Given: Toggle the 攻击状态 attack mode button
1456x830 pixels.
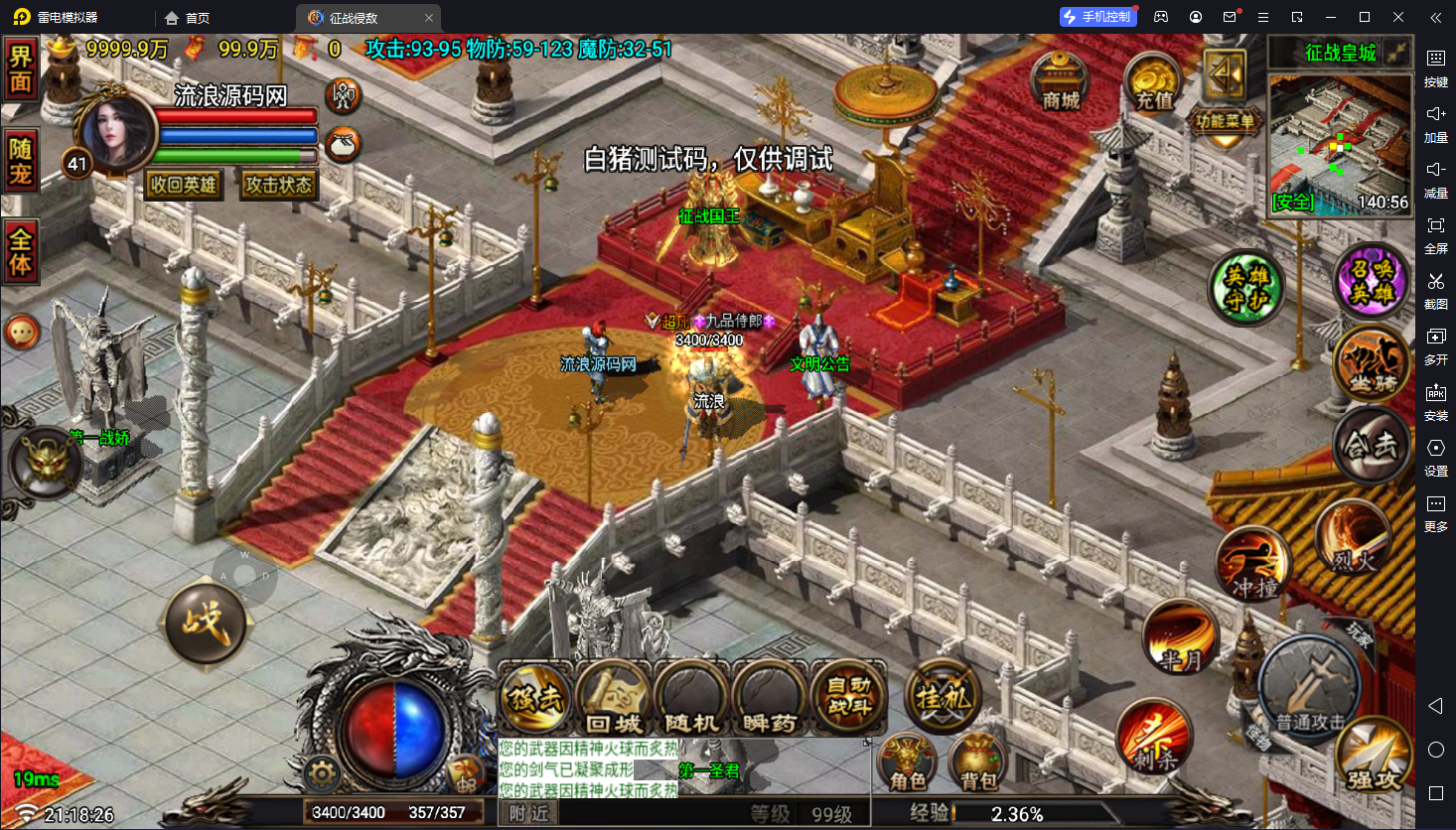Looking at the screenshot, I should [279, 185].
